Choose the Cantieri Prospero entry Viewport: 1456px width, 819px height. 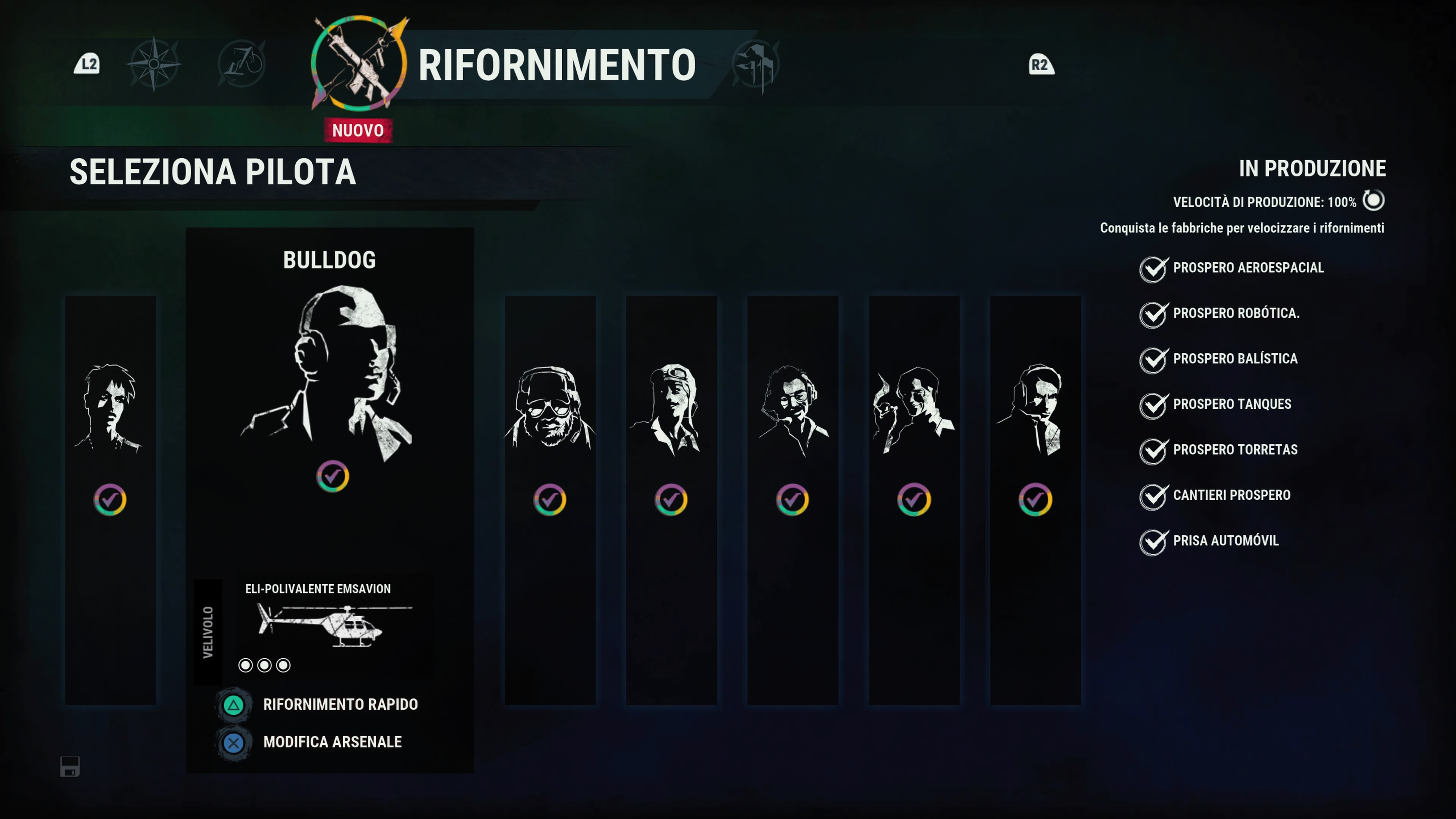1231,495
